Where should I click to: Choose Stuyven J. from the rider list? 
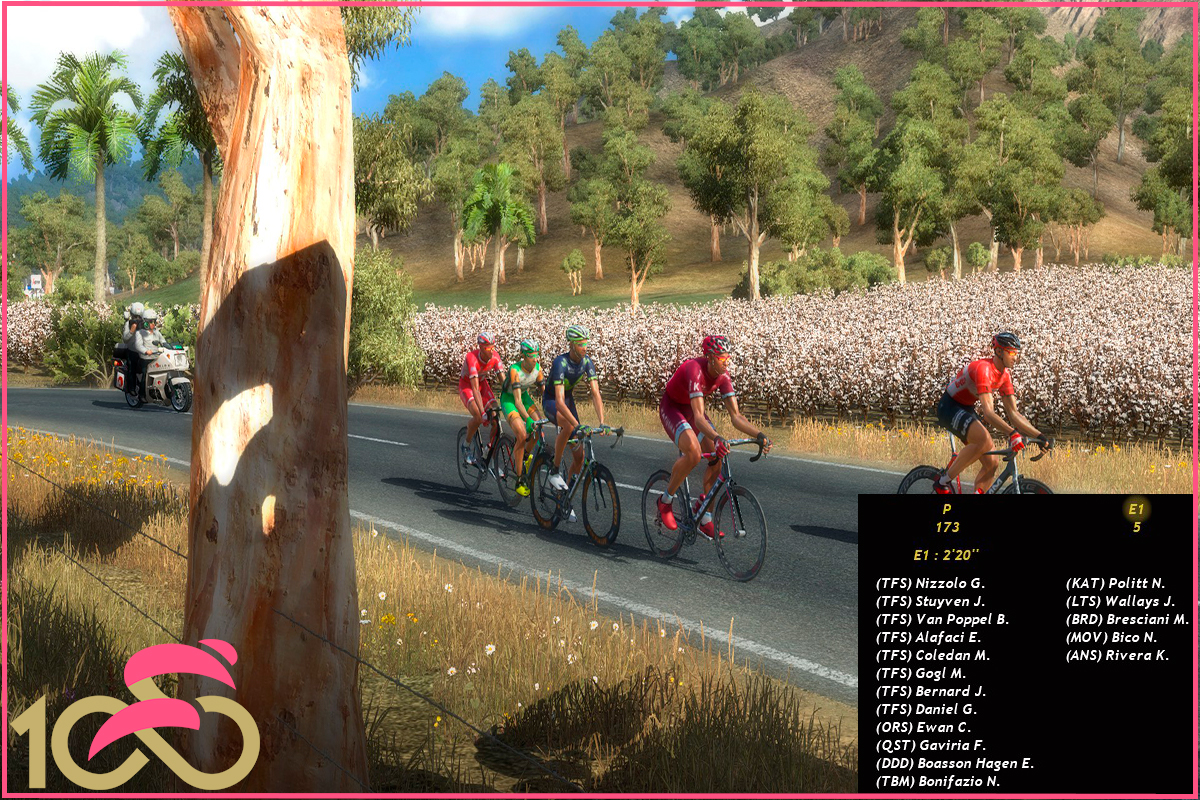[930, 601]
